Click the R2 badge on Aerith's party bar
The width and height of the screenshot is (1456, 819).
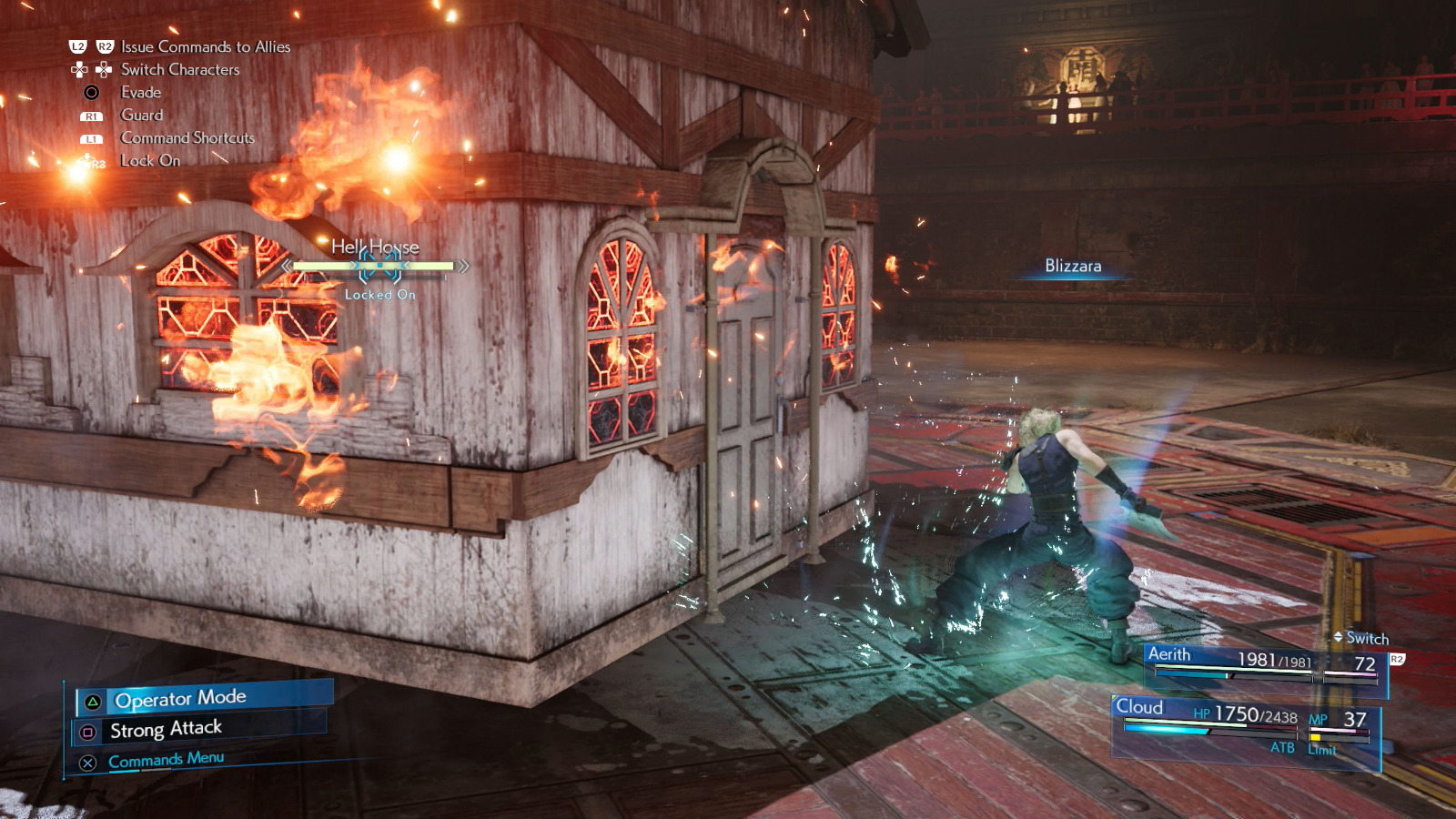1398,659
